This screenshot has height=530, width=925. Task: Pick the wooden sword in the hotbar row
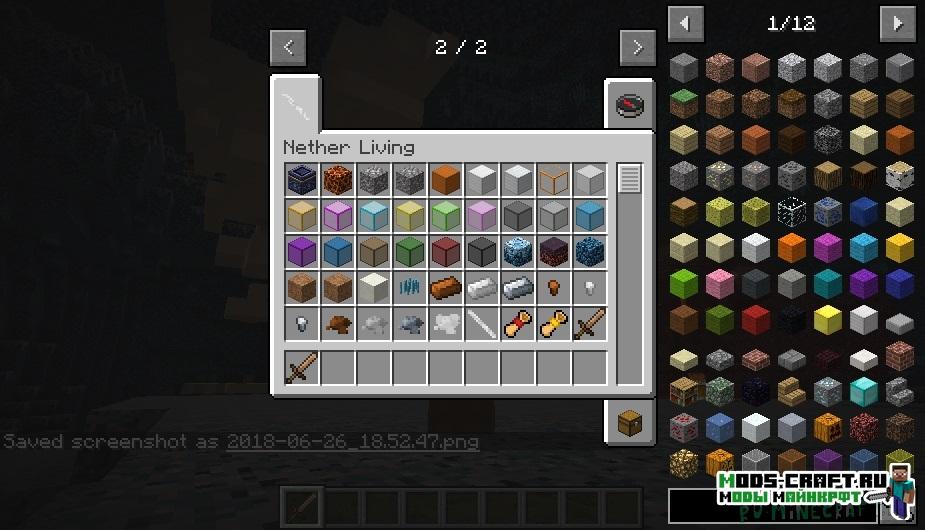[x=301, y=369]
